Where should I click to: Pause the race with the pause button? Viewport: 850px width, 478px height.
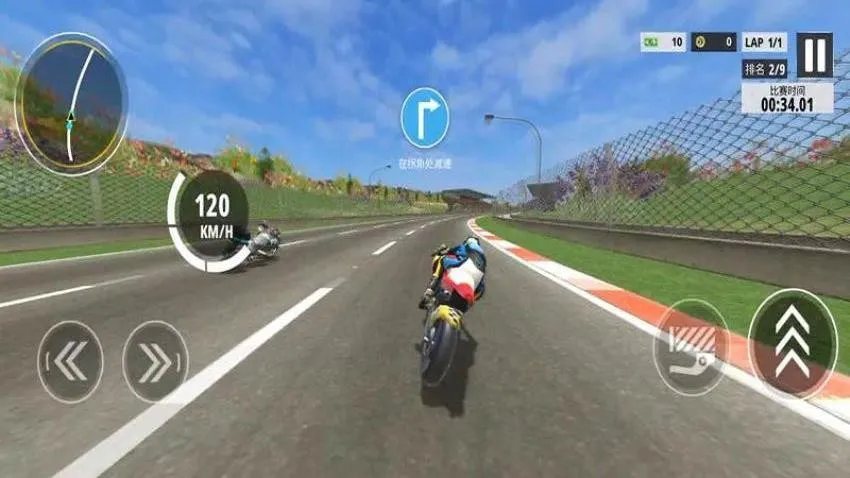(814, 55)
